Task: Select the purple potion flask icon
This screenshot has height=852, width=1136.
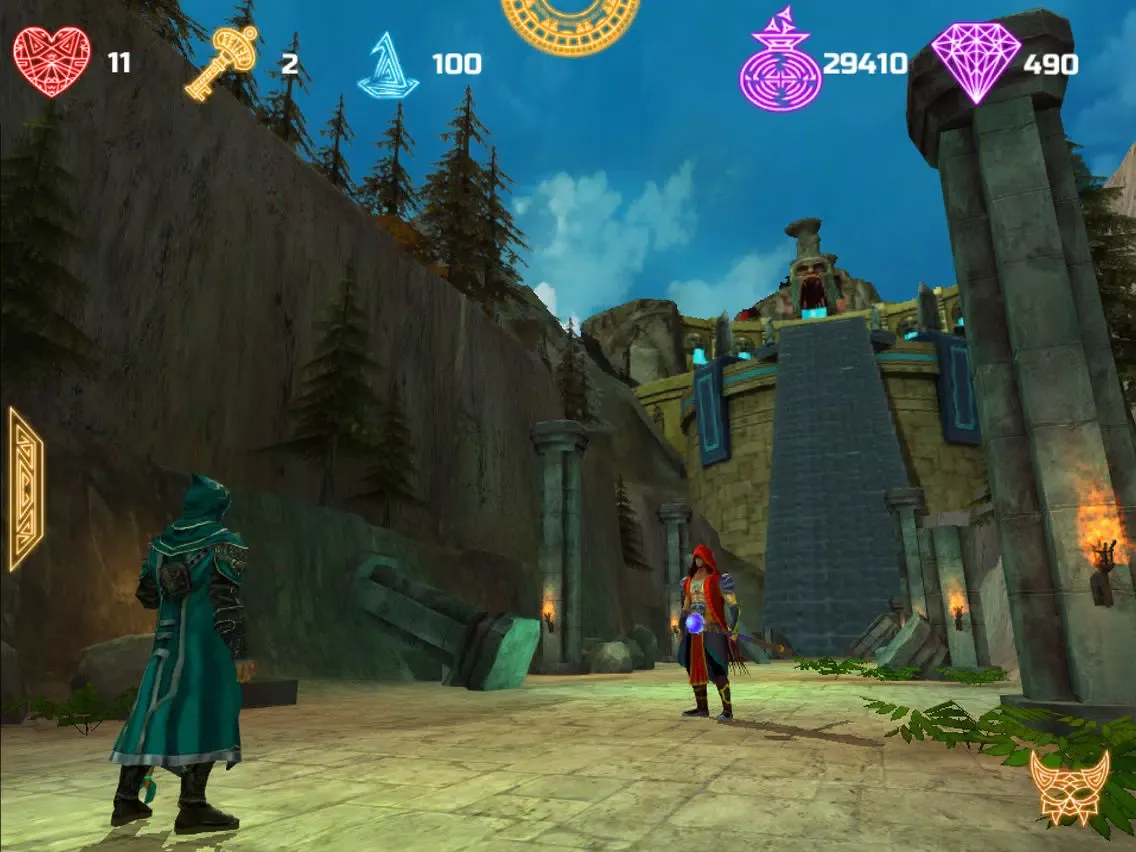Action: pyautogui.click(x=780, y=63)
